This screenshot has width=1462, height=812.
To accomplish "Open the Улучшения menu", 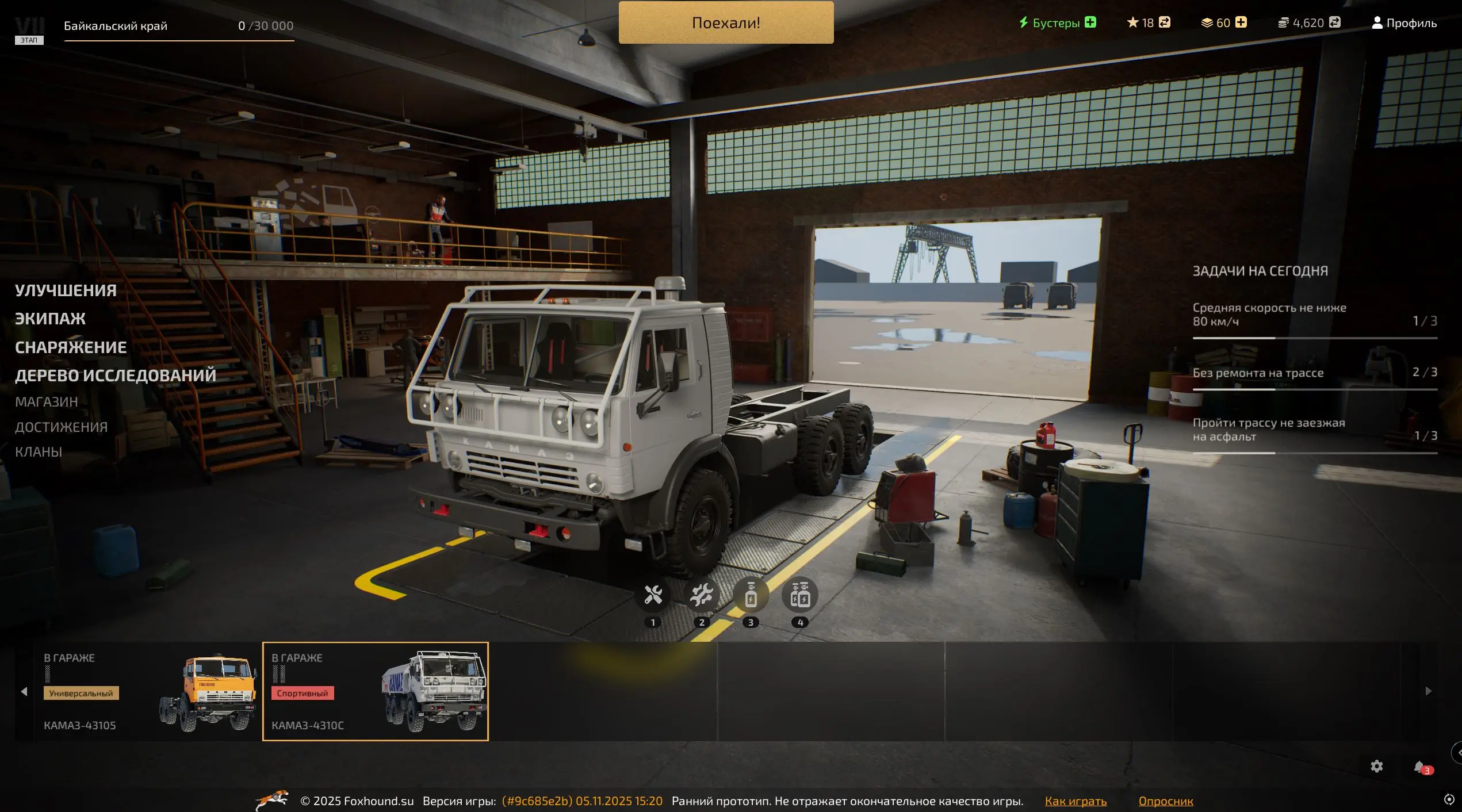I will tap(66, 290).
